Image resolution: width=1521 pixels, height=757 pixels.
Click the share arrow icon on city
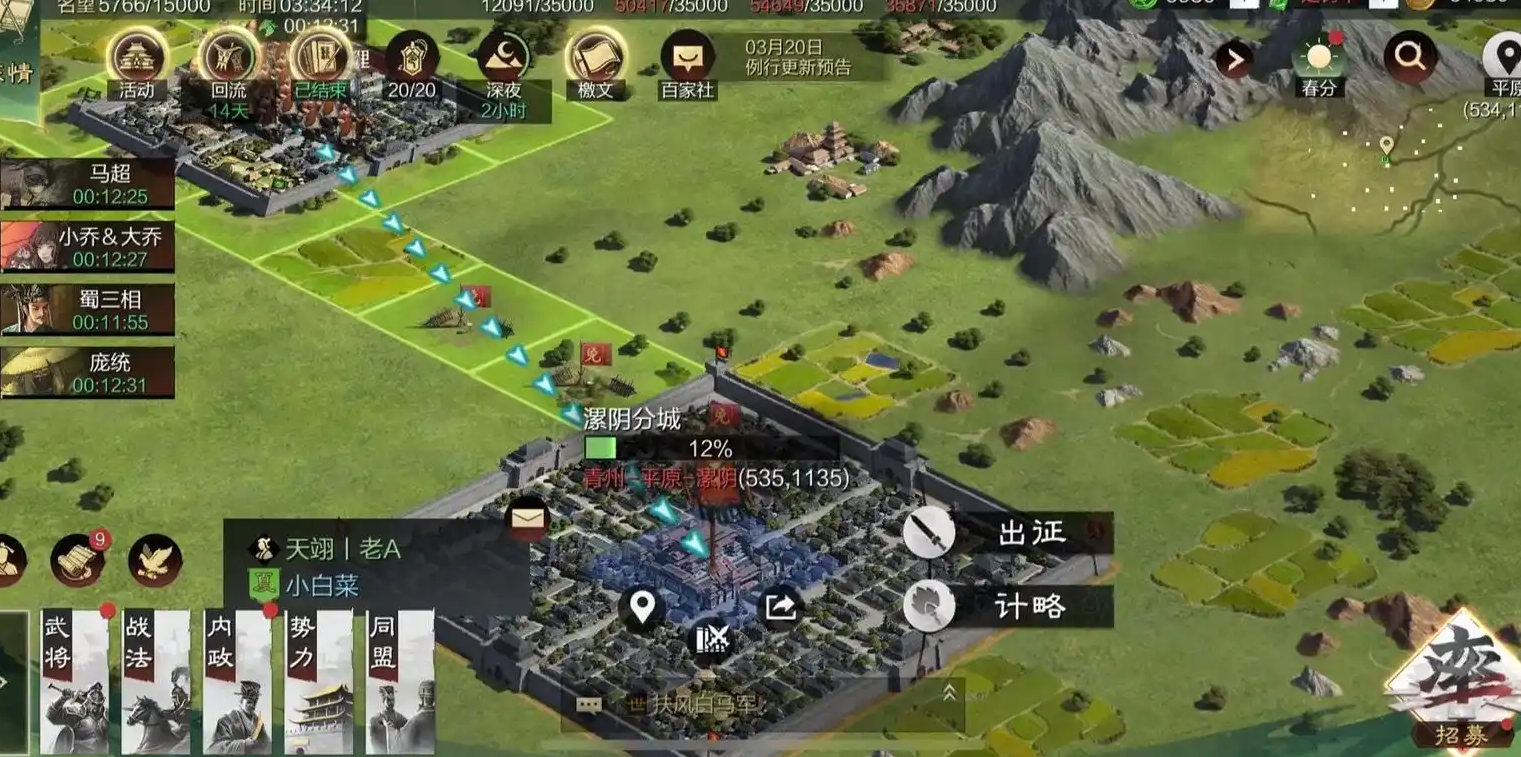tap(783, 606)
